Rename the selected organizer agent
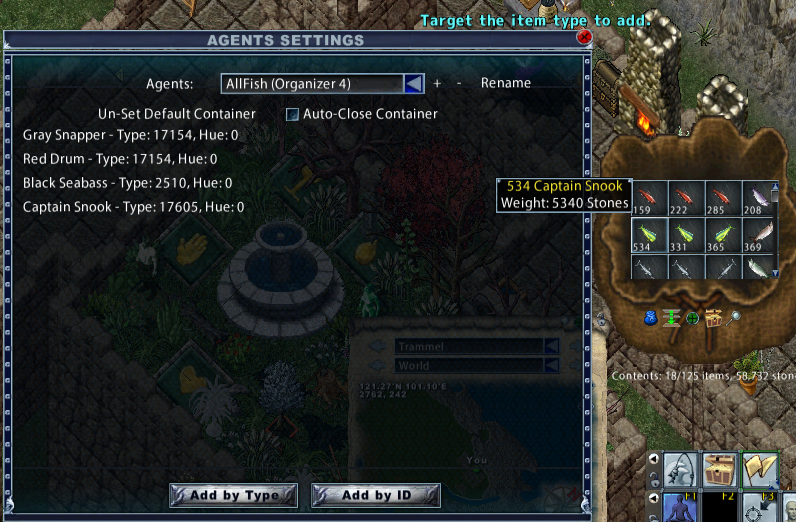The width and height of the screenshot is (796, 522). (x=505, y=83)
